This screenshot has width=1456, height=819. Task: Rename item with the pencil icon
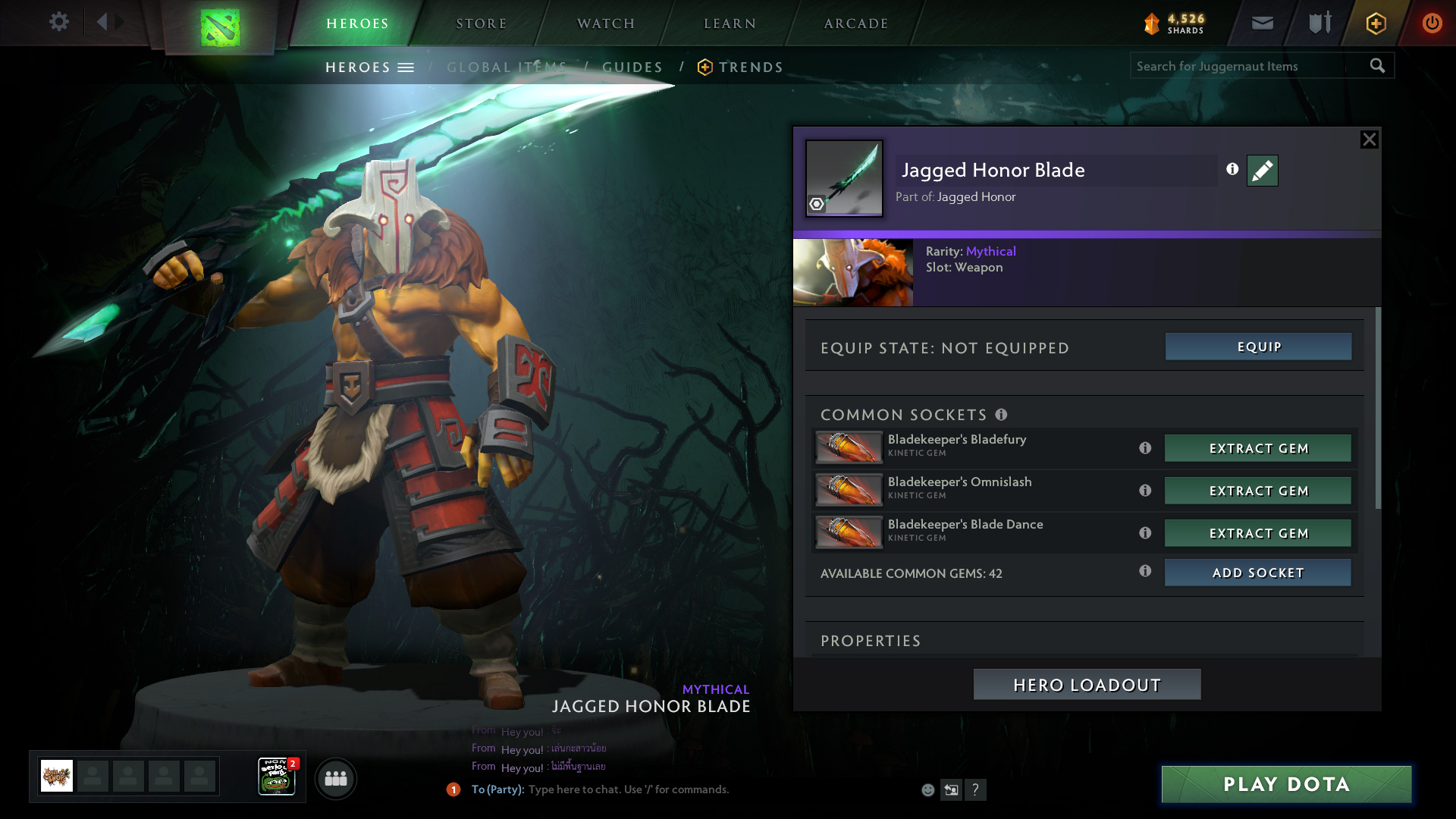pos(1262,171)
